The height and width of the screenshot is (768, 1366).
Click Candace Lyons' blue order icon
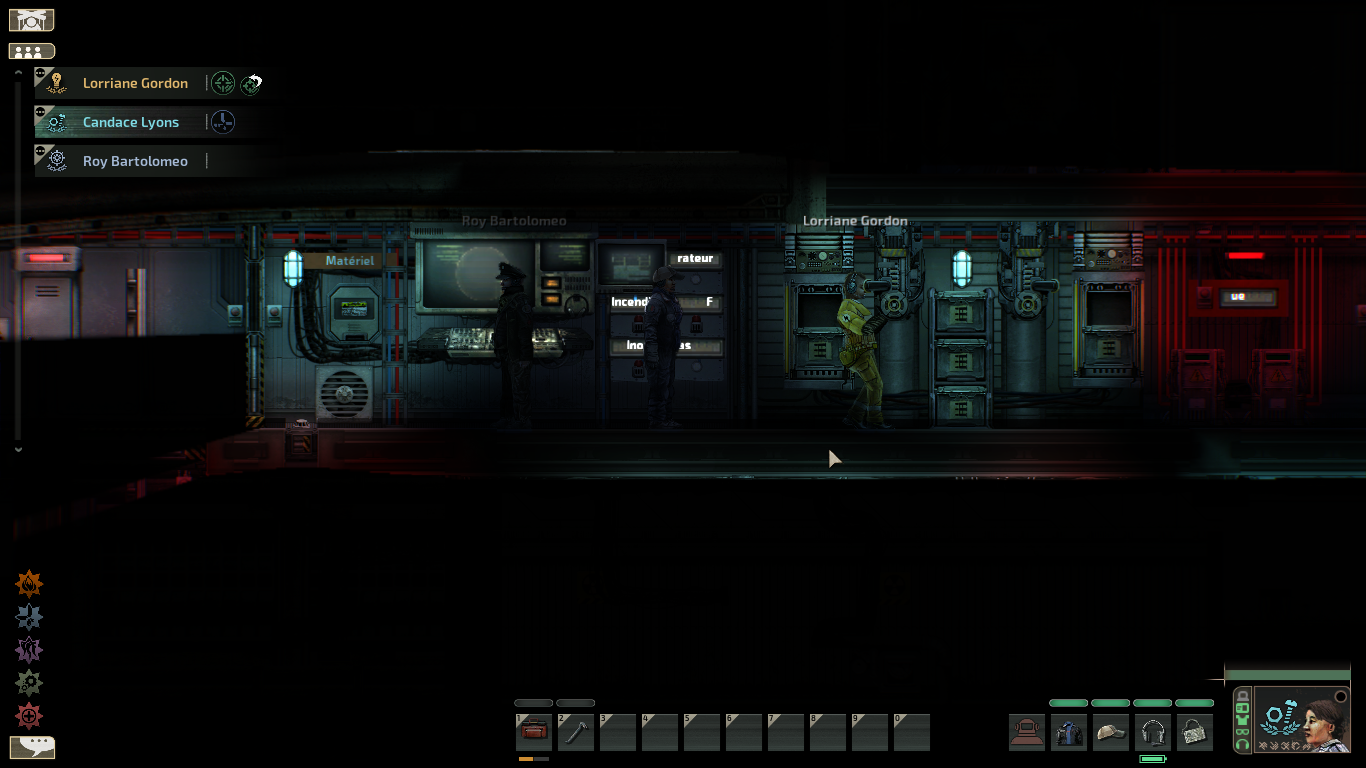coord(223,123)
